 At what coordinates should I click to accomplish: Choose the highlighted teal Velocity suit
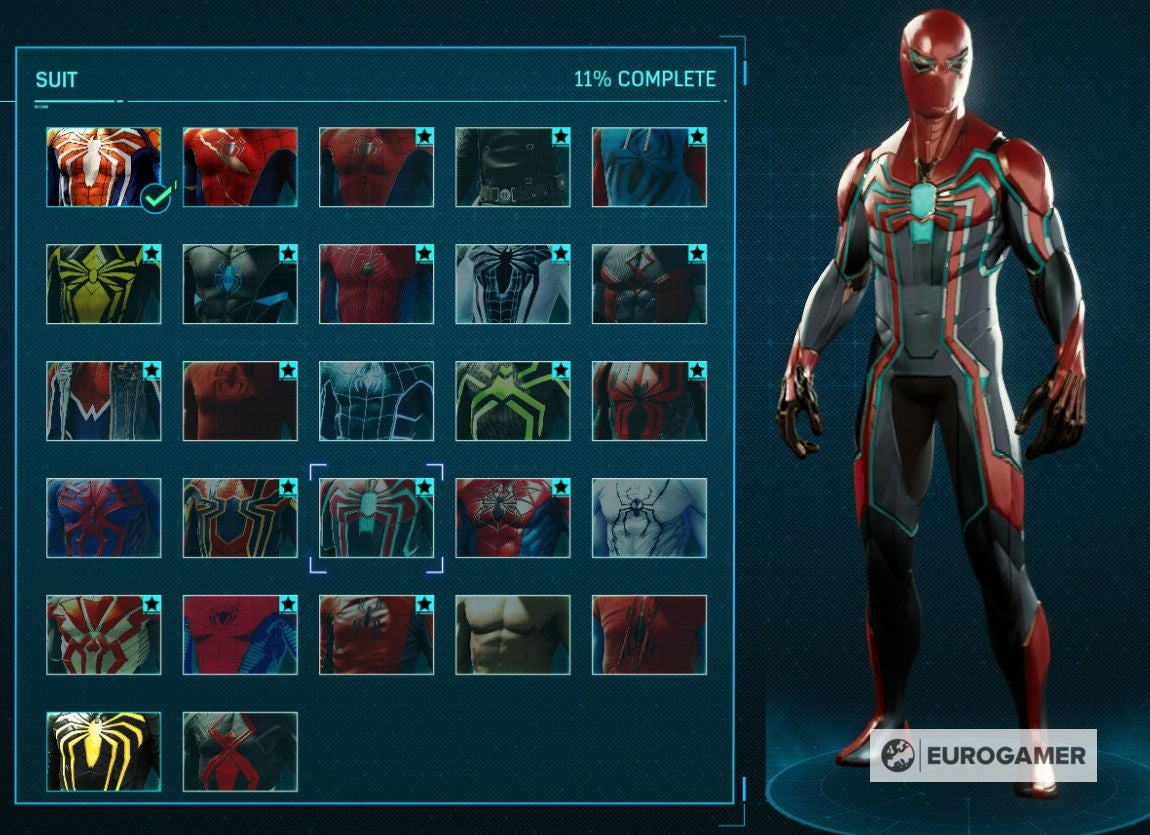point(376,518)
